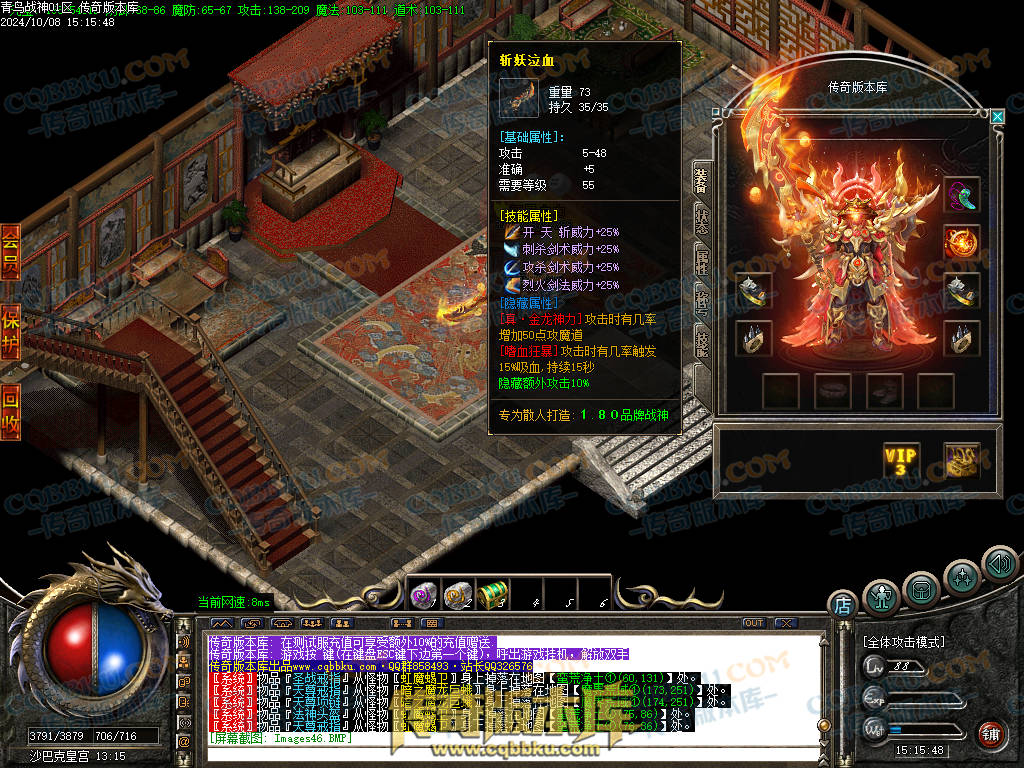This screenshot has width=1024, height=768.
Task: Toggle sound with the speaker button
Action: click(x=999, y=563)
